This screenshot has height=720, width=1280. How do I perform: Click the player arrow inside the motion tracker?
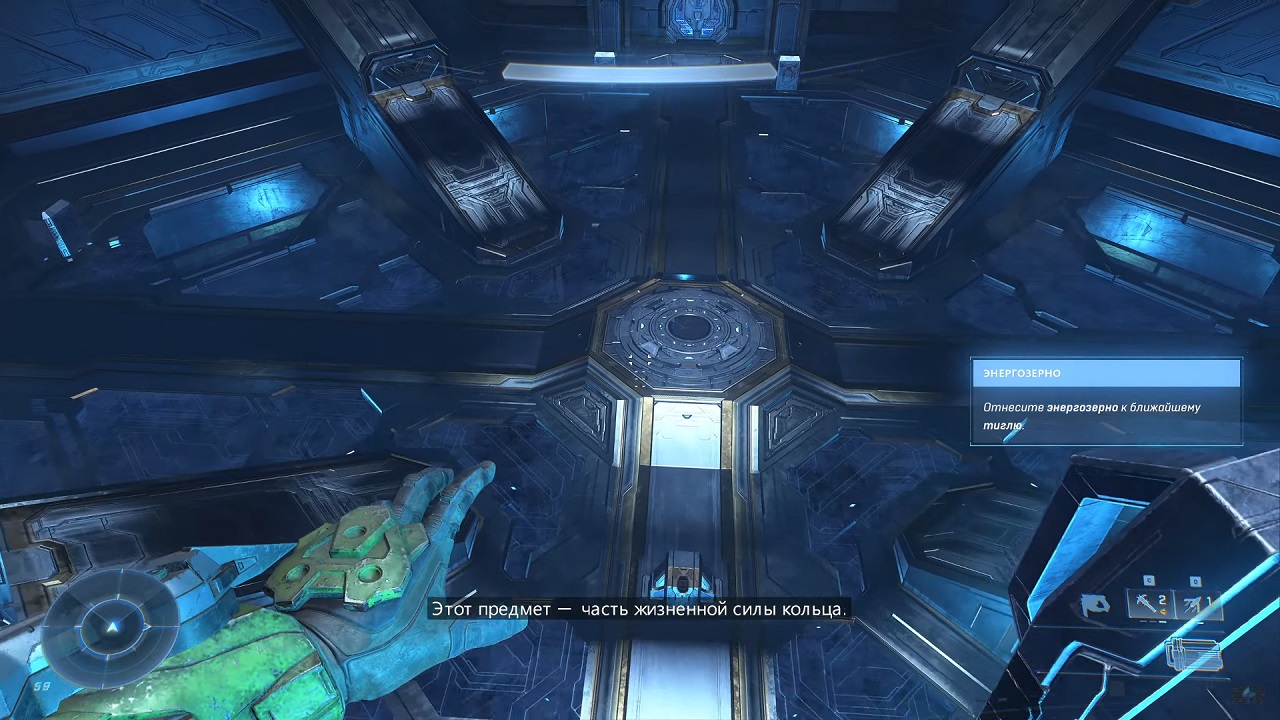112,627
